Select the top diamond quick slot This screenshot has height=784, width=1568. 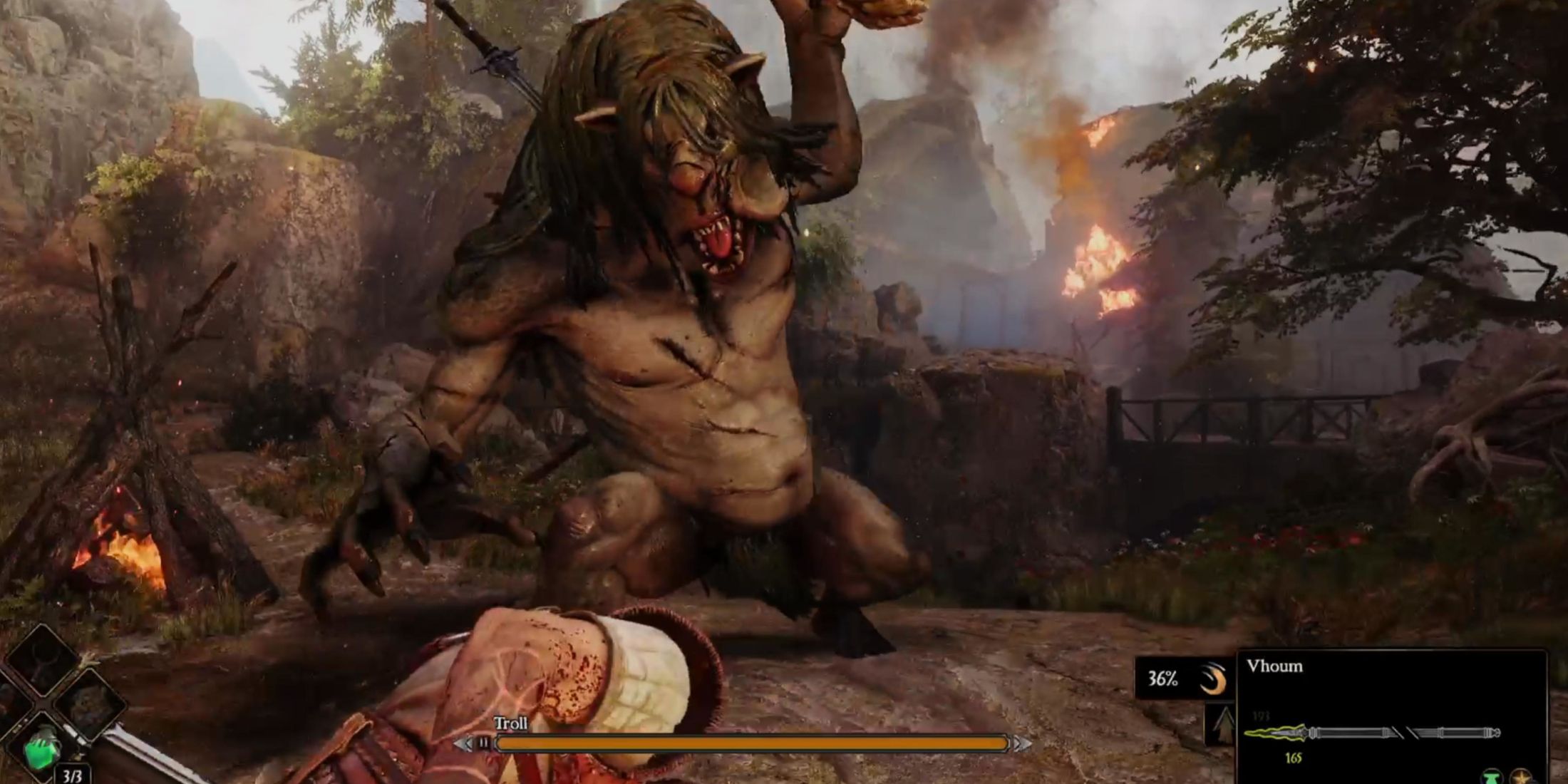tap(42, 659)
